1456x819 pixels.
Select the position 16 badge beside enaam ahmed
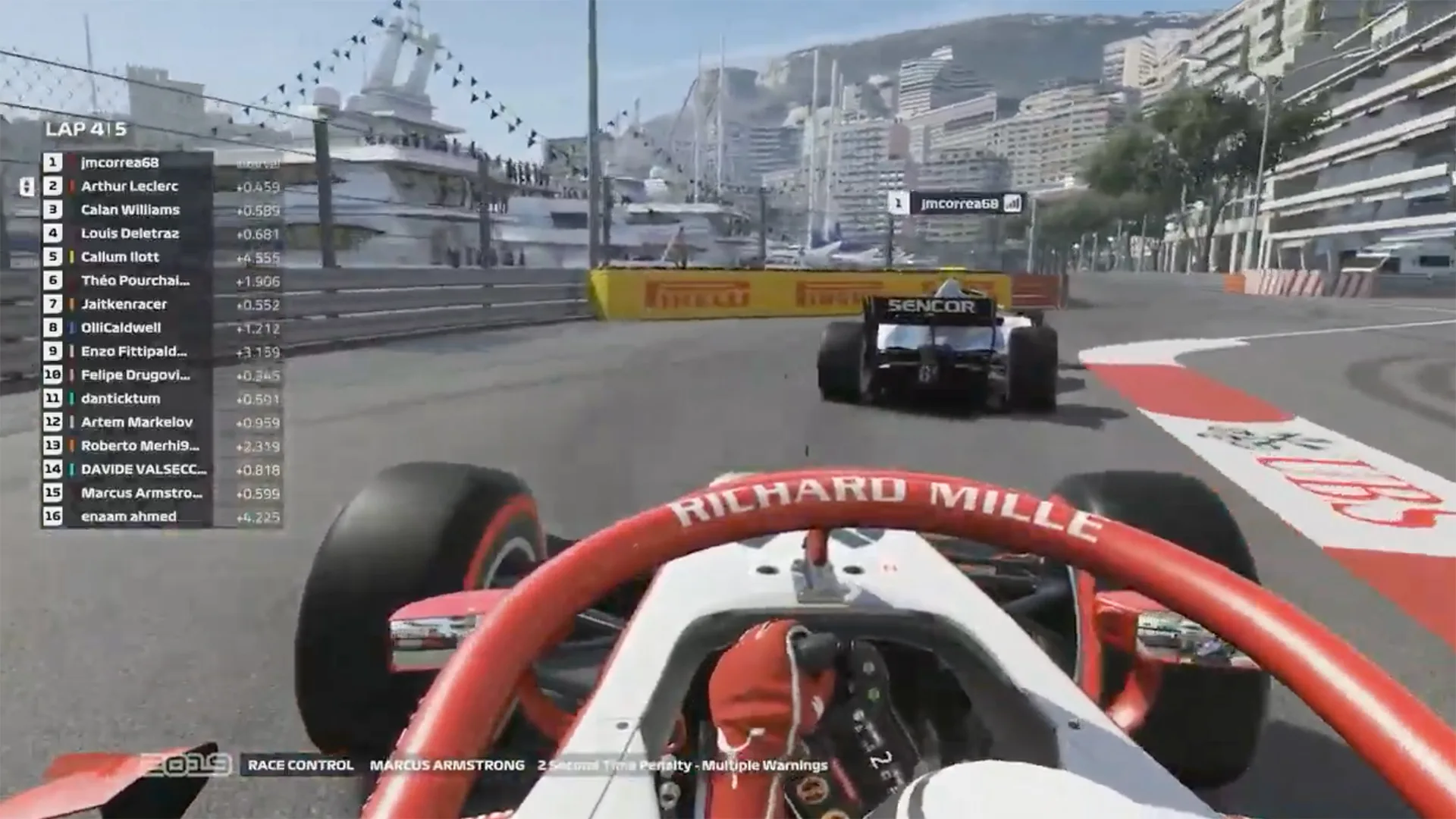51,516
